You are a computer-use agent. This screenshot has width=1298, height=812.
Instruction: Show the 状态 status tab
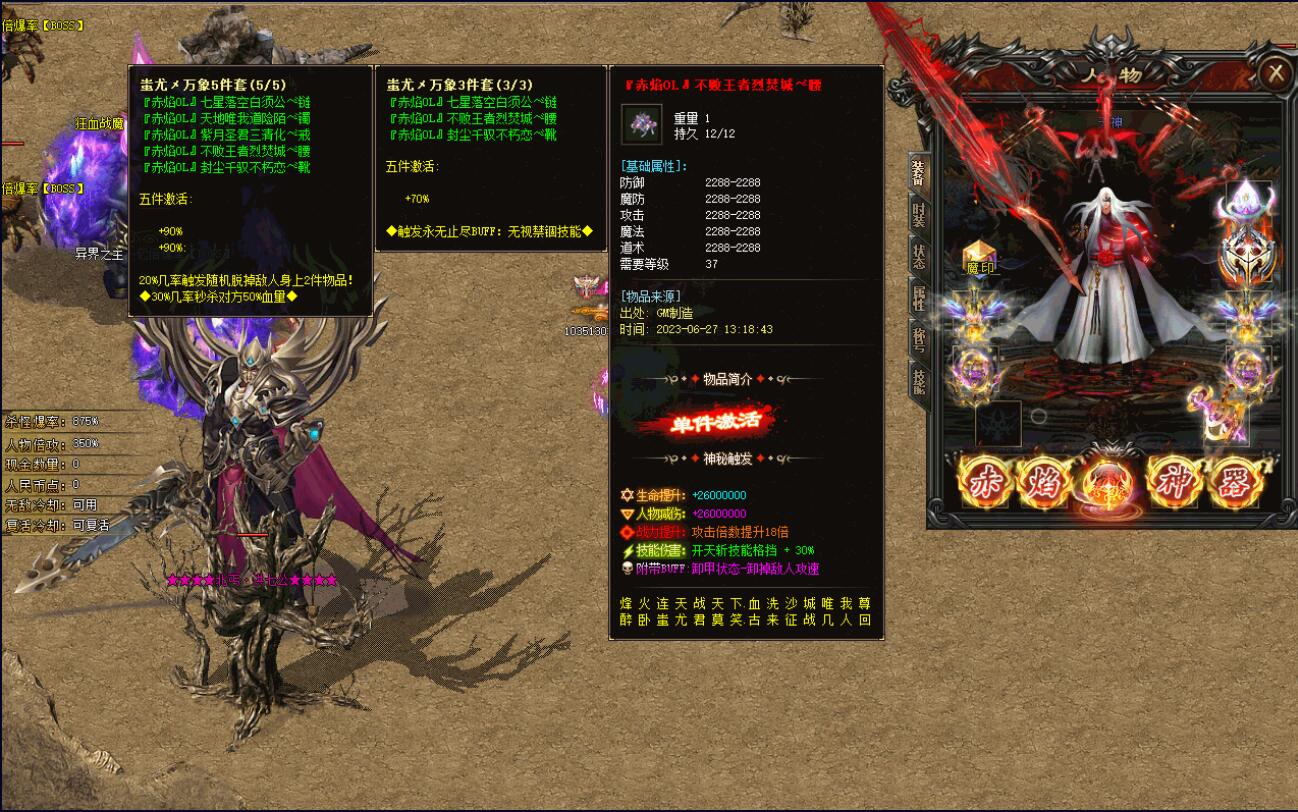[x=918, y=254]
